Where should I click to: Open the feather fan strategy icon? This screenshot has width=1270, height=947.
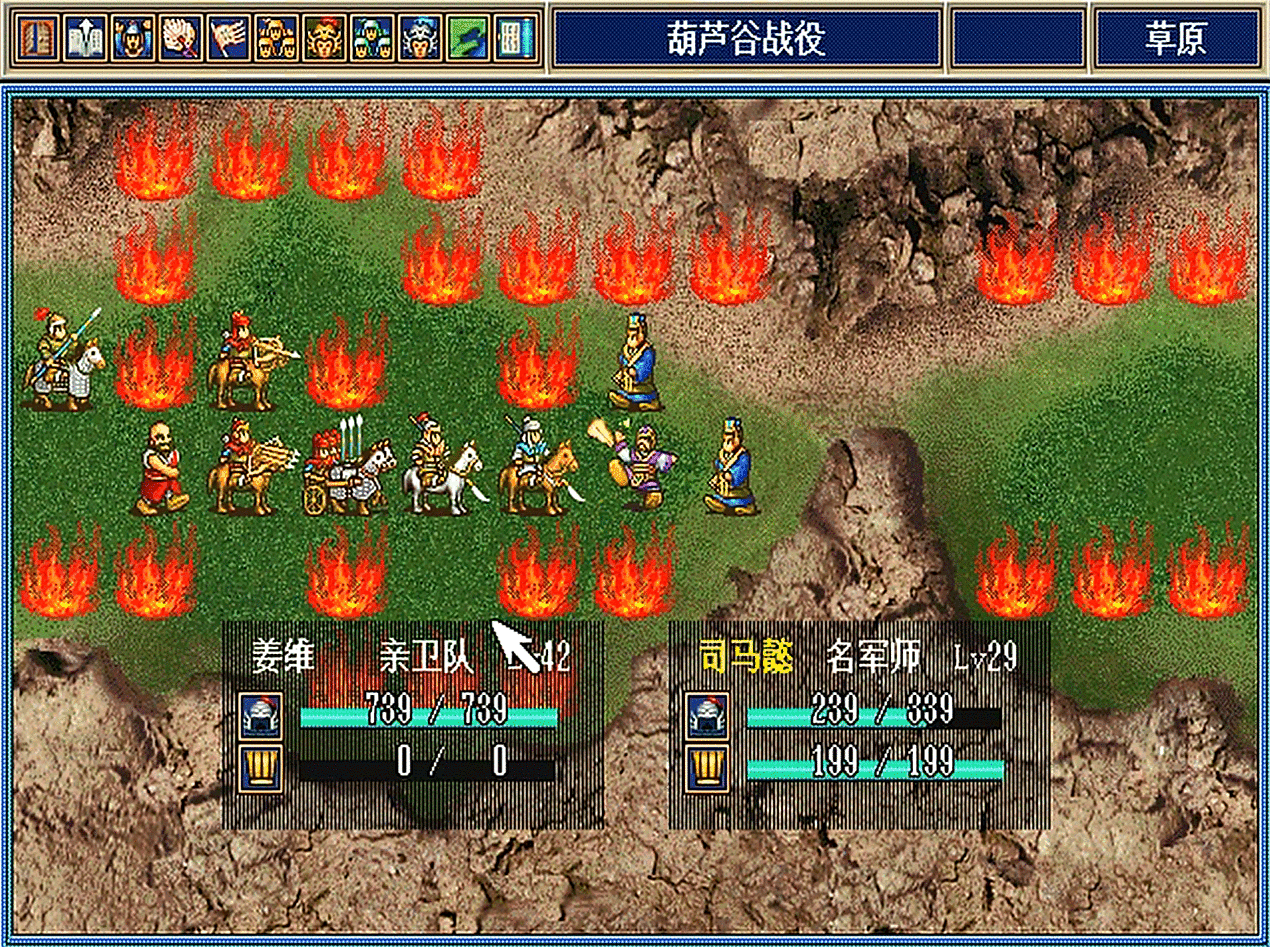pyautogui.click(x=181, y=38)
